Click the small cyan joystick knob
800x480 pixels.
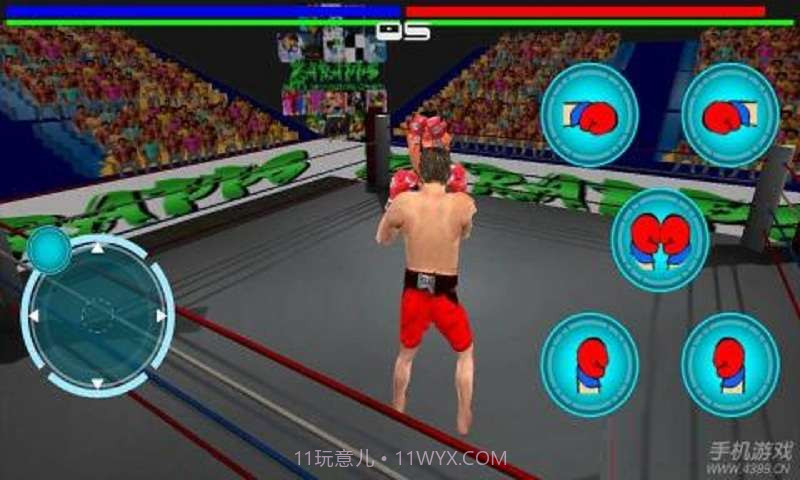pos(48,250)
